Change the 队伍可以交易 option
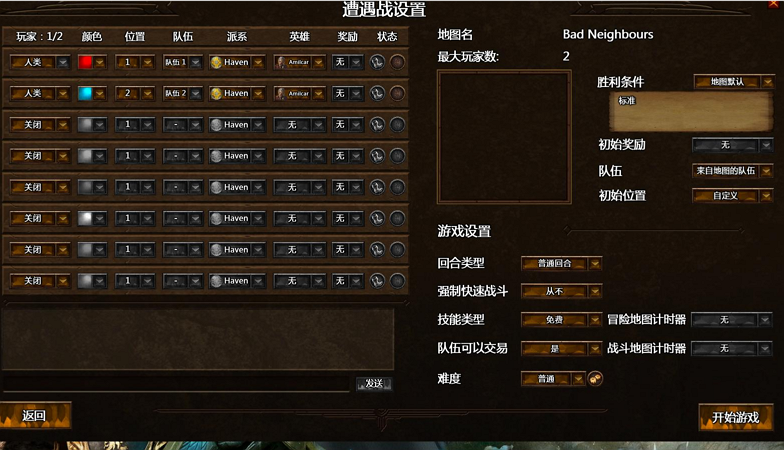The height and width of the screenshot is (450, 784). click(x=561, y=348)
